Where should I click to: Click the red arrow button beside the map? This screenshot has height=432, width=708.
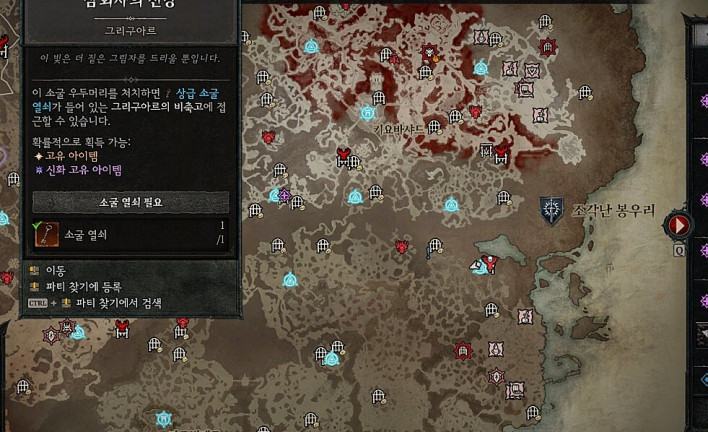(680, 225)
